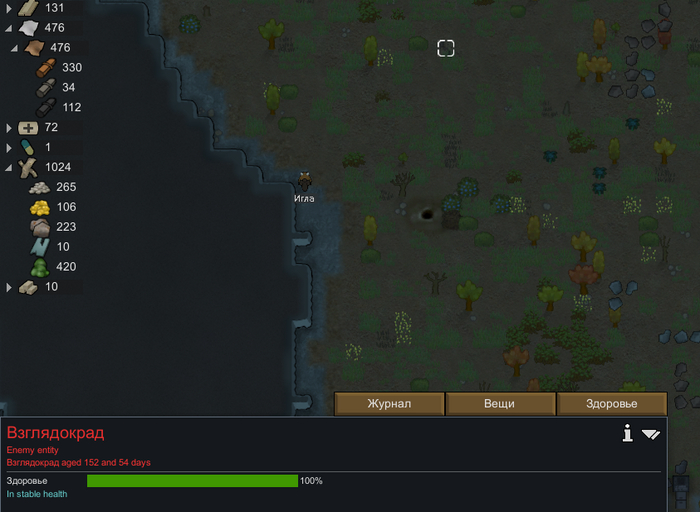The width and height of the screenshot is (700, 512).
Task: Expand the drugs category with the capsule icon
Action: coord(9,148)
